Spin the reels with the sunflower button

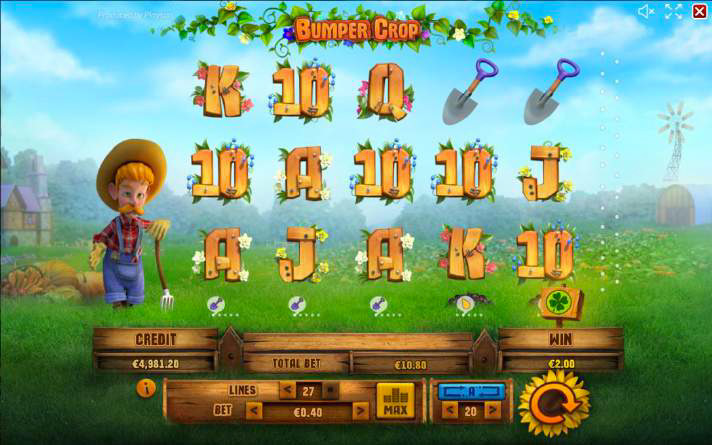point(551,403)
